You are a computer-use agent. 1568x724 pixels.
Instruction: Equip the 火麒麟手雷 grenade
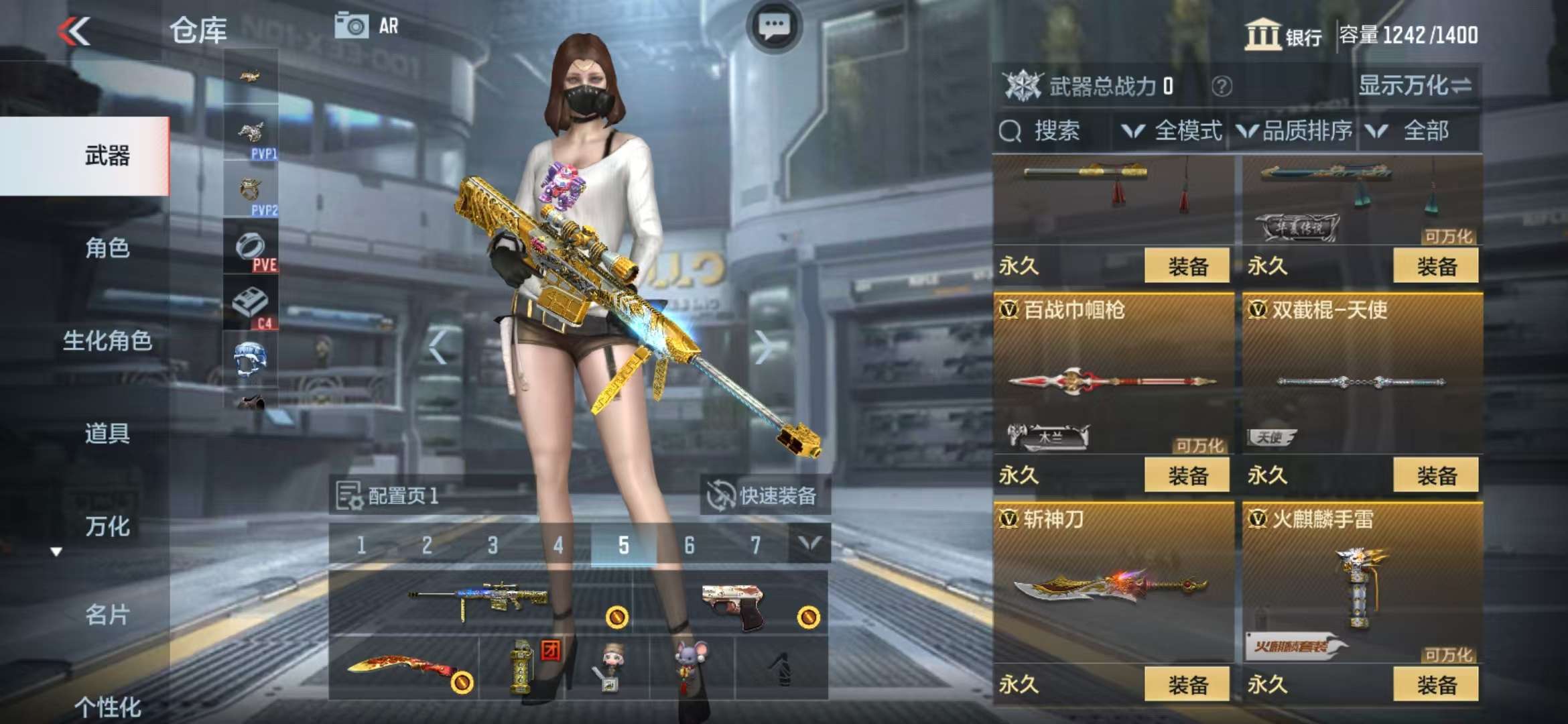click(x=1435, y=685)
